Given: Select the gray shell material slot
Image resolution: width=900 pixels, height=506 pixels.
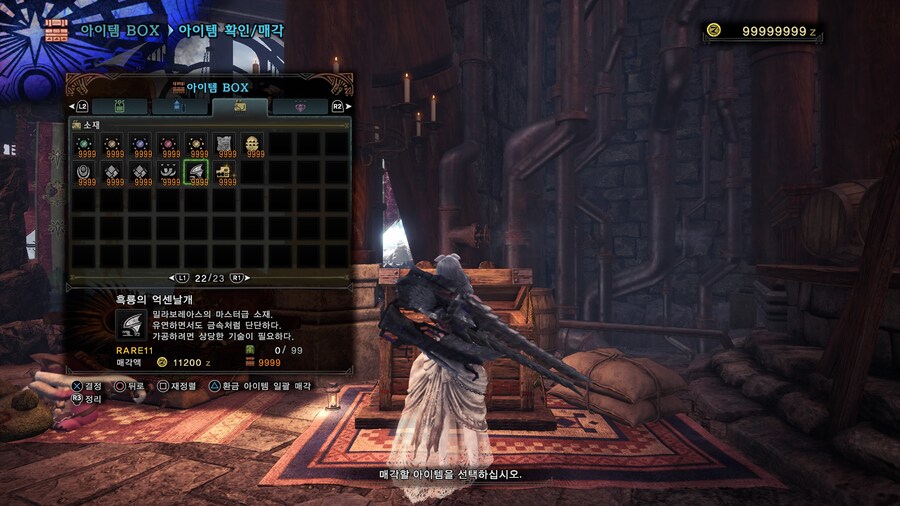Looking at the screenshot, I should point(113,172).
